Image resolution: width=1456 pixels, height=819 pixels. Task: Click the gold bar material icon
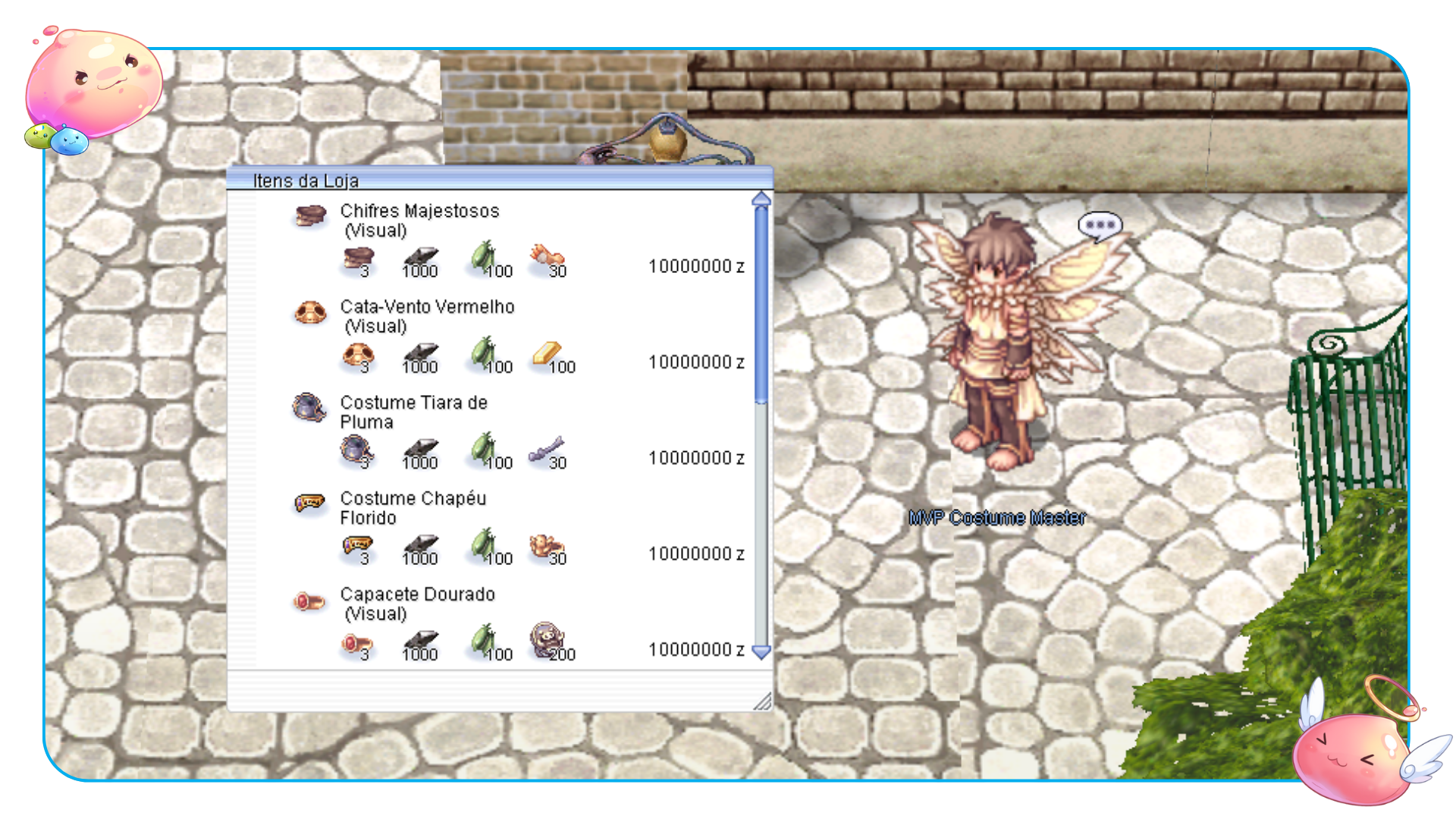[x=546, y=354]
